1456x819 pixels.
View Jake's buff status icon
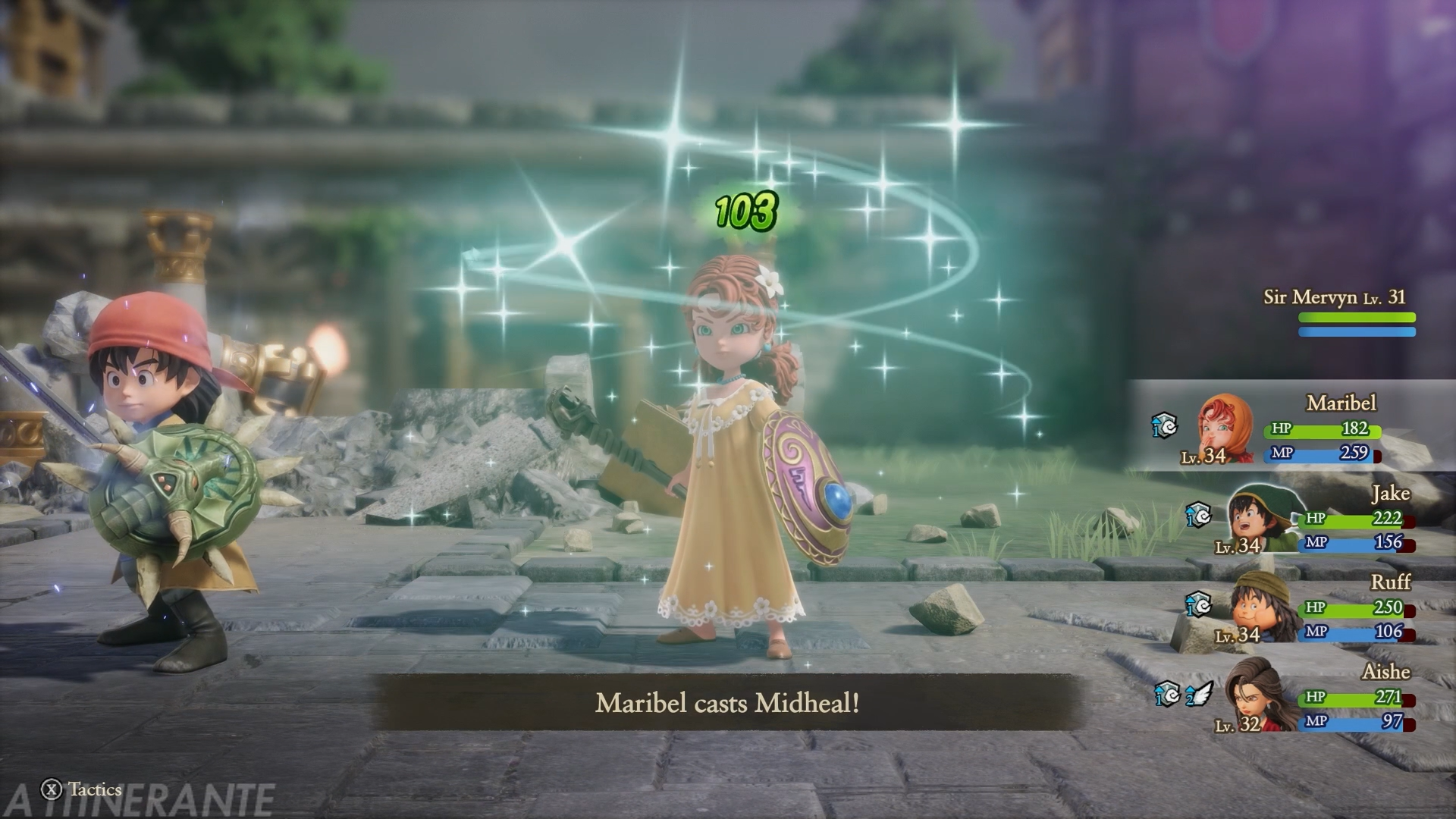pyautogui.click(x=1198, y=516)
